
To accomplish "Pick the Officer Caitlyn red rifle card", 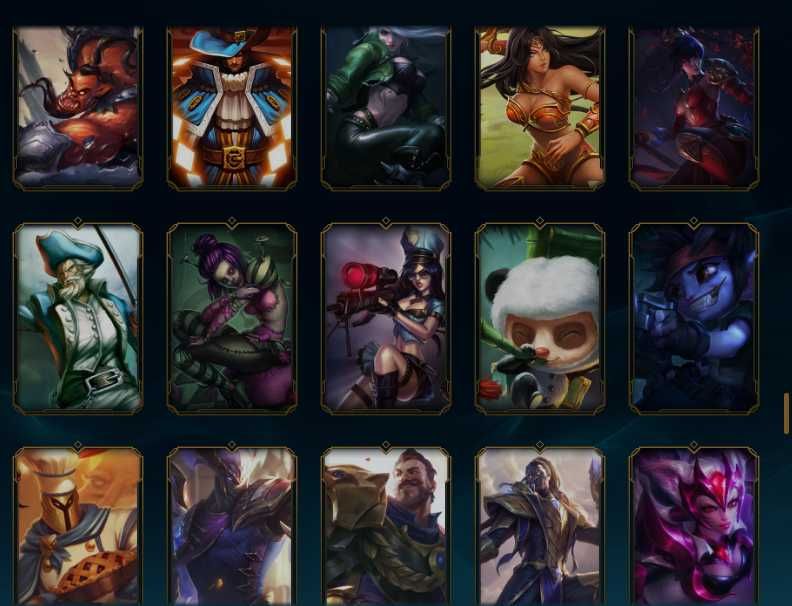I will [x=386, y=318].
